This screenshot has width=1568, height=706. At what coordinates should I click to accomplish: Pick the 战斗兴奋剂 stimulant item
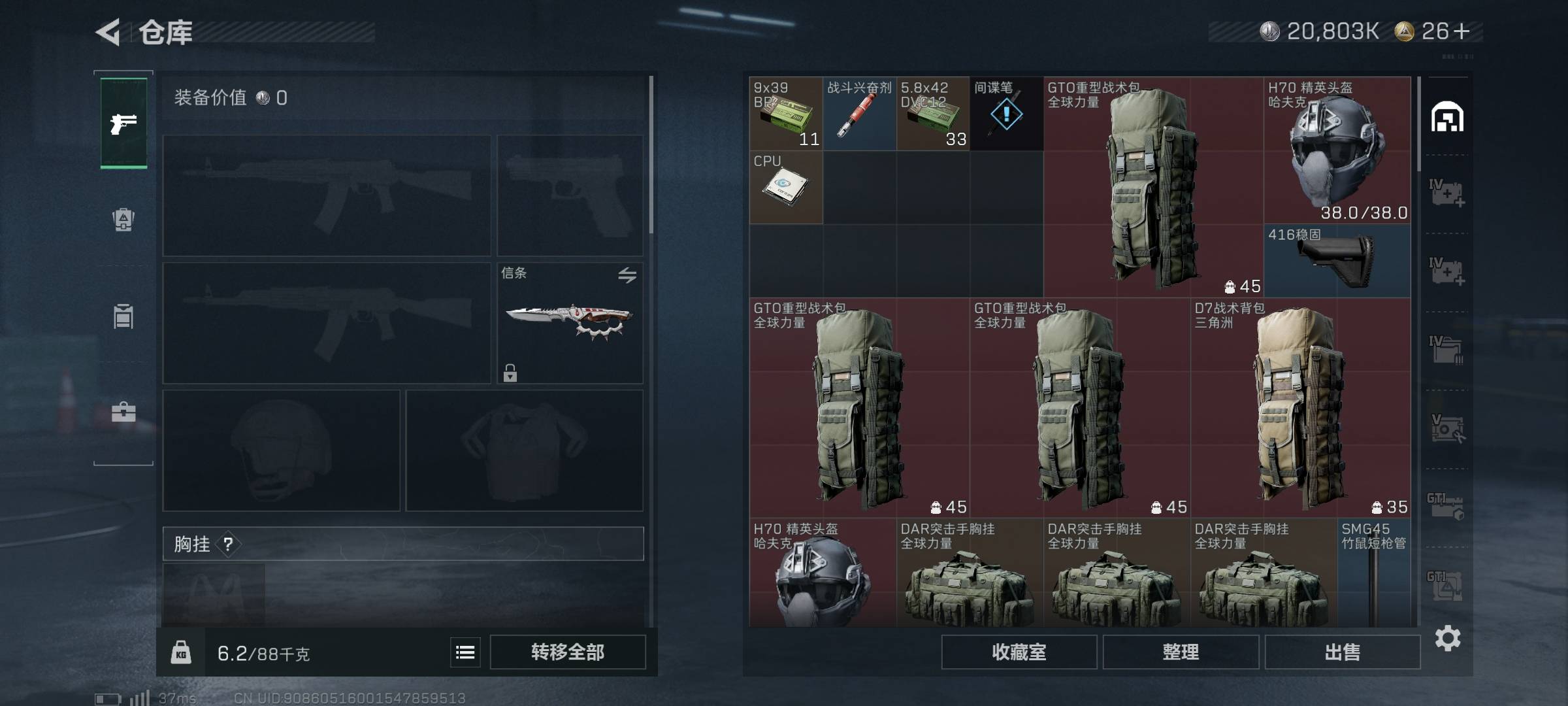click(x=859, y=114)
